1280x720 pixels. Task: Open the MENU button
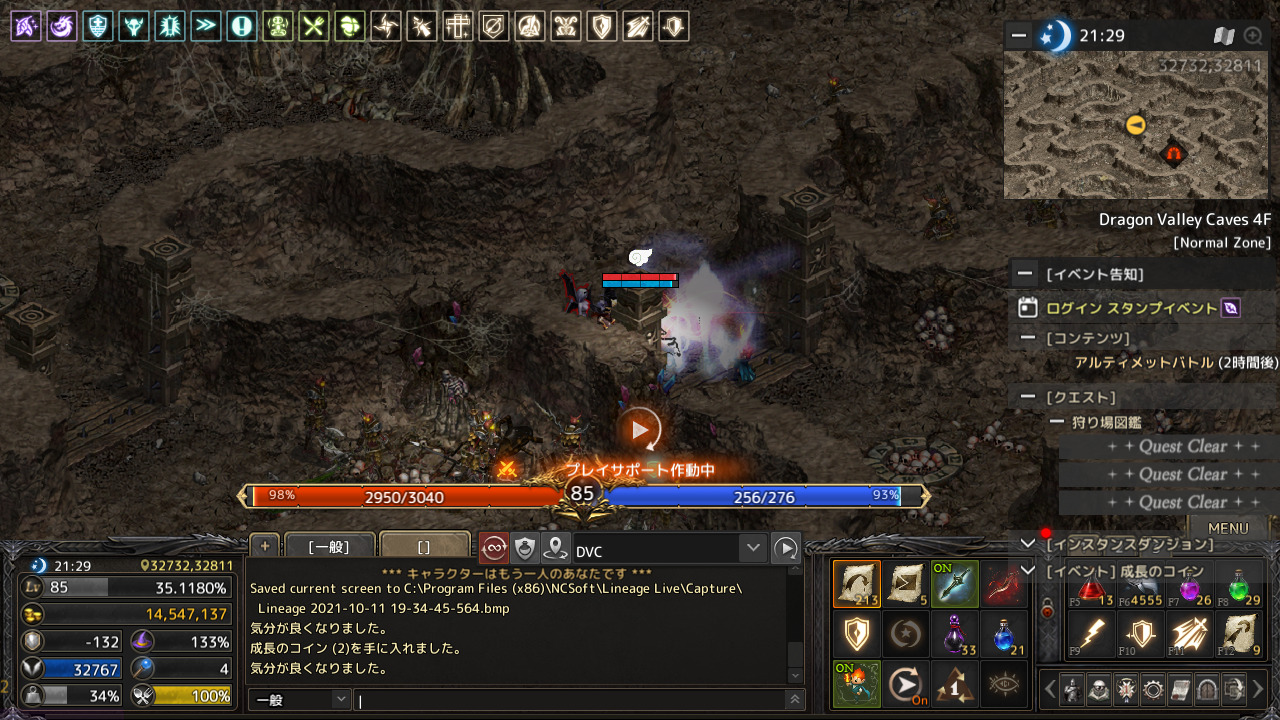click(x=1227, y=528)
